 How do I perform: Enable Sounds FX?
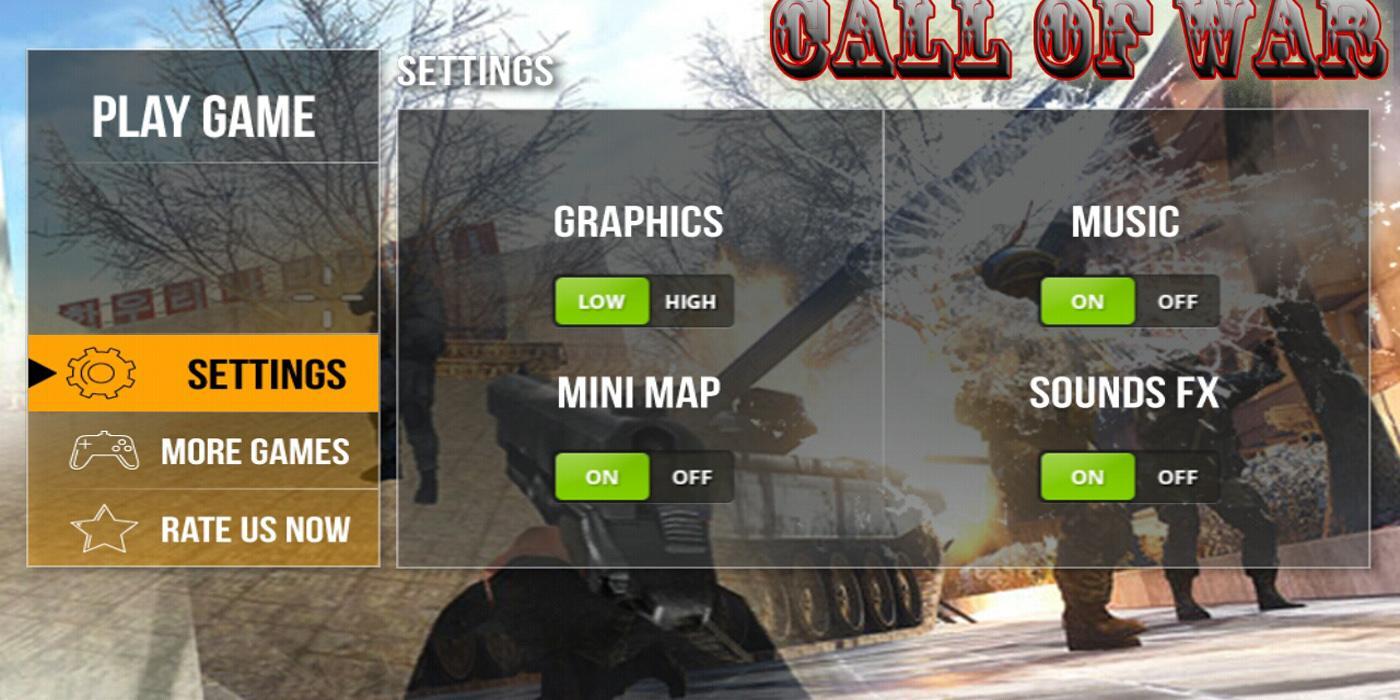click(x=1087, y=477)
